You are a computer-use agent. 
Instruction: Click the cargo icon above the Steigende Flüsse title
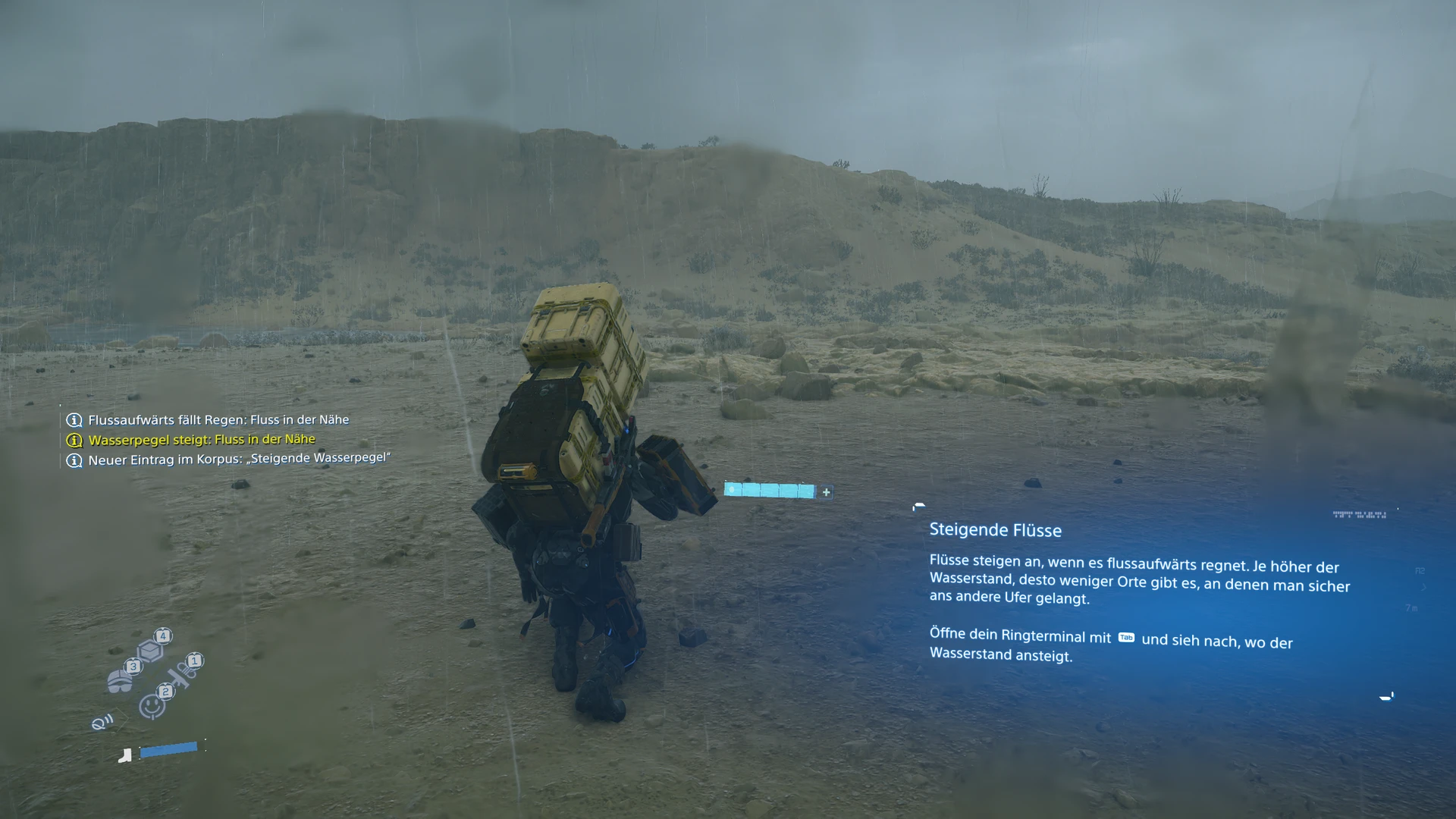(918, 507)
